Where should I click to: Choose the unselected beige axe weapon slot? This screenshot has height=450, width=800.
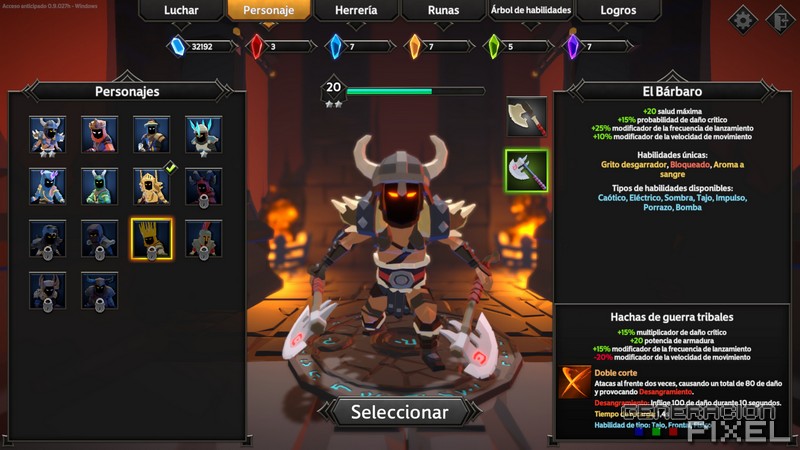[x=526, y=116]
